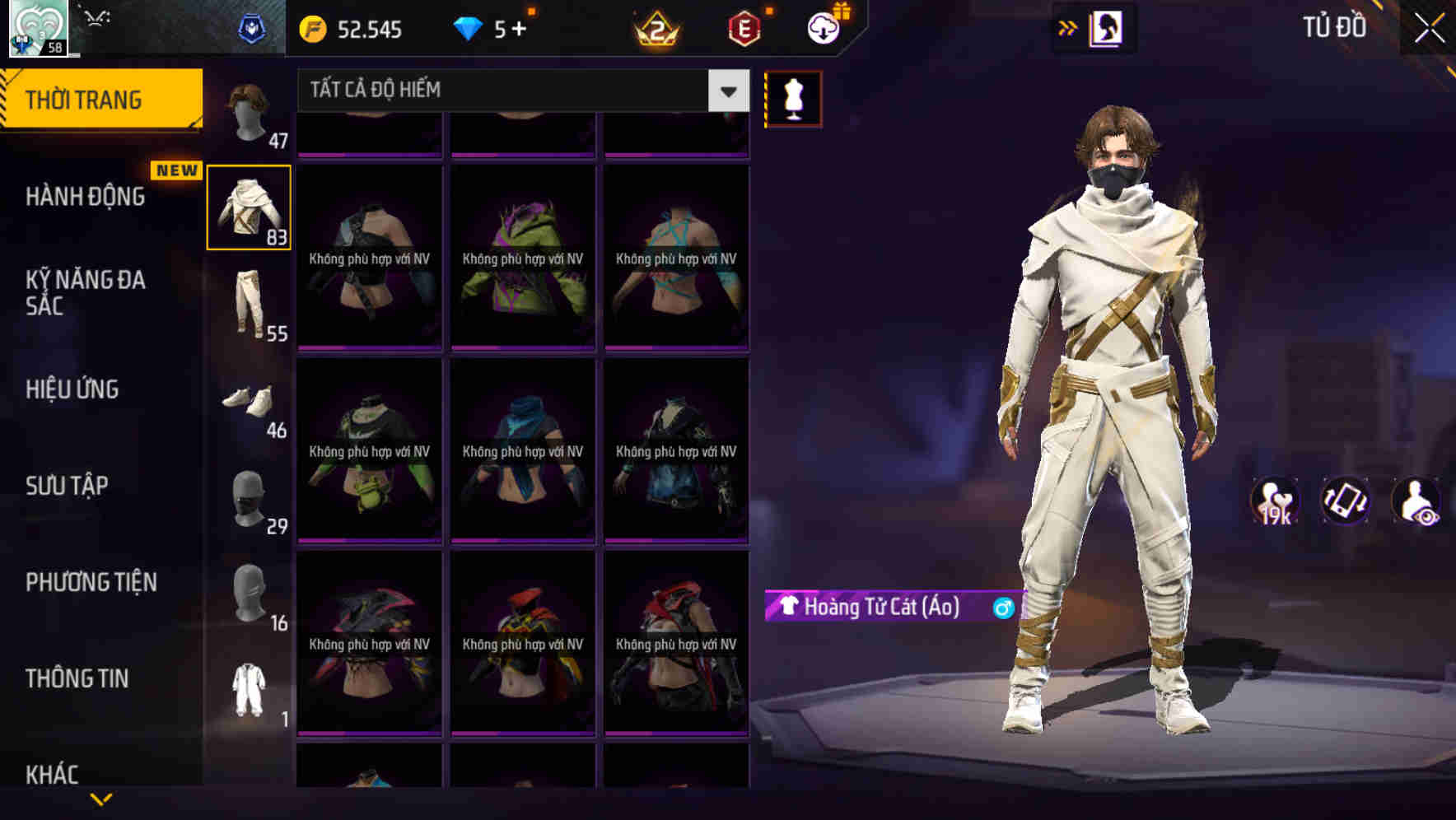Select the PHƯƠNG TIỆN category
Image resolution: width=1456 pixels, height=820 pixels.
[x=91, y=582]
